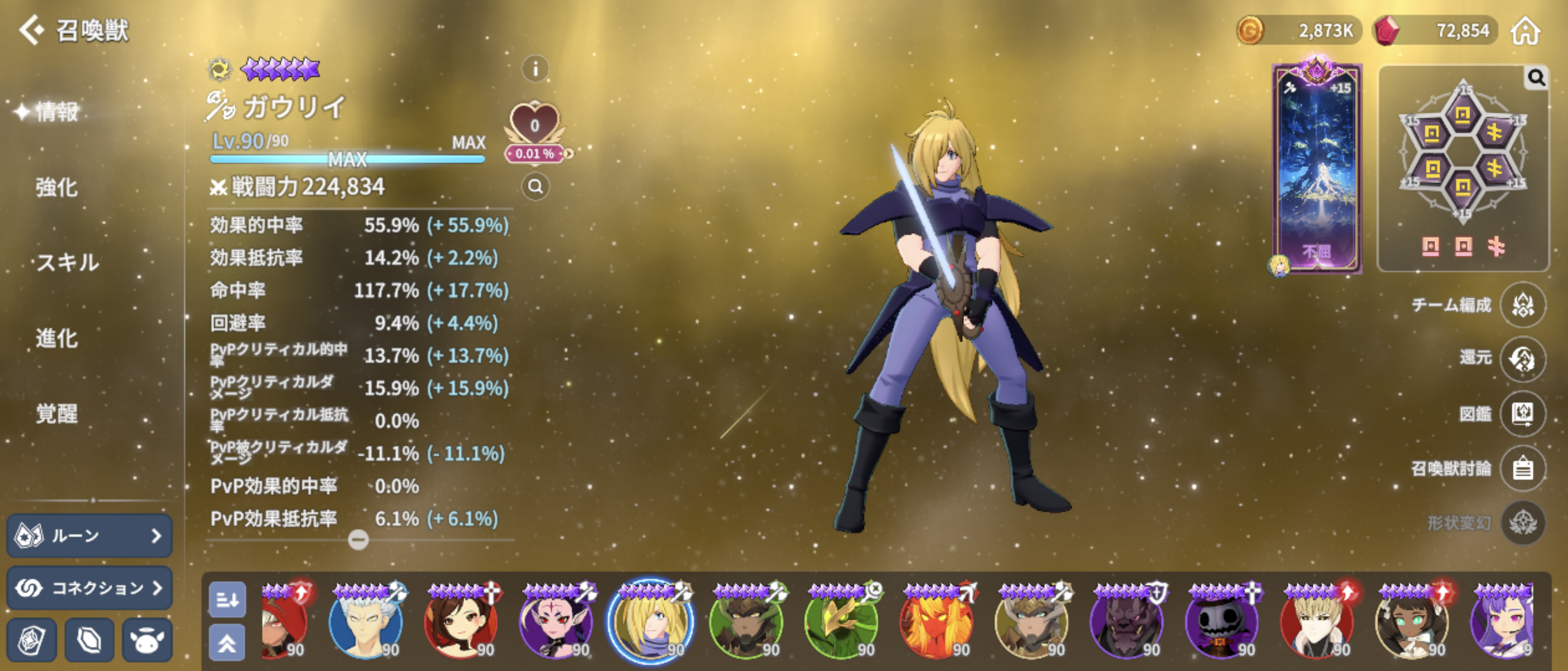Image resolution: width=1568 pixels, height=671 pixels.
Task: Open the sort options for the summon list
Action: click(227, 600)
